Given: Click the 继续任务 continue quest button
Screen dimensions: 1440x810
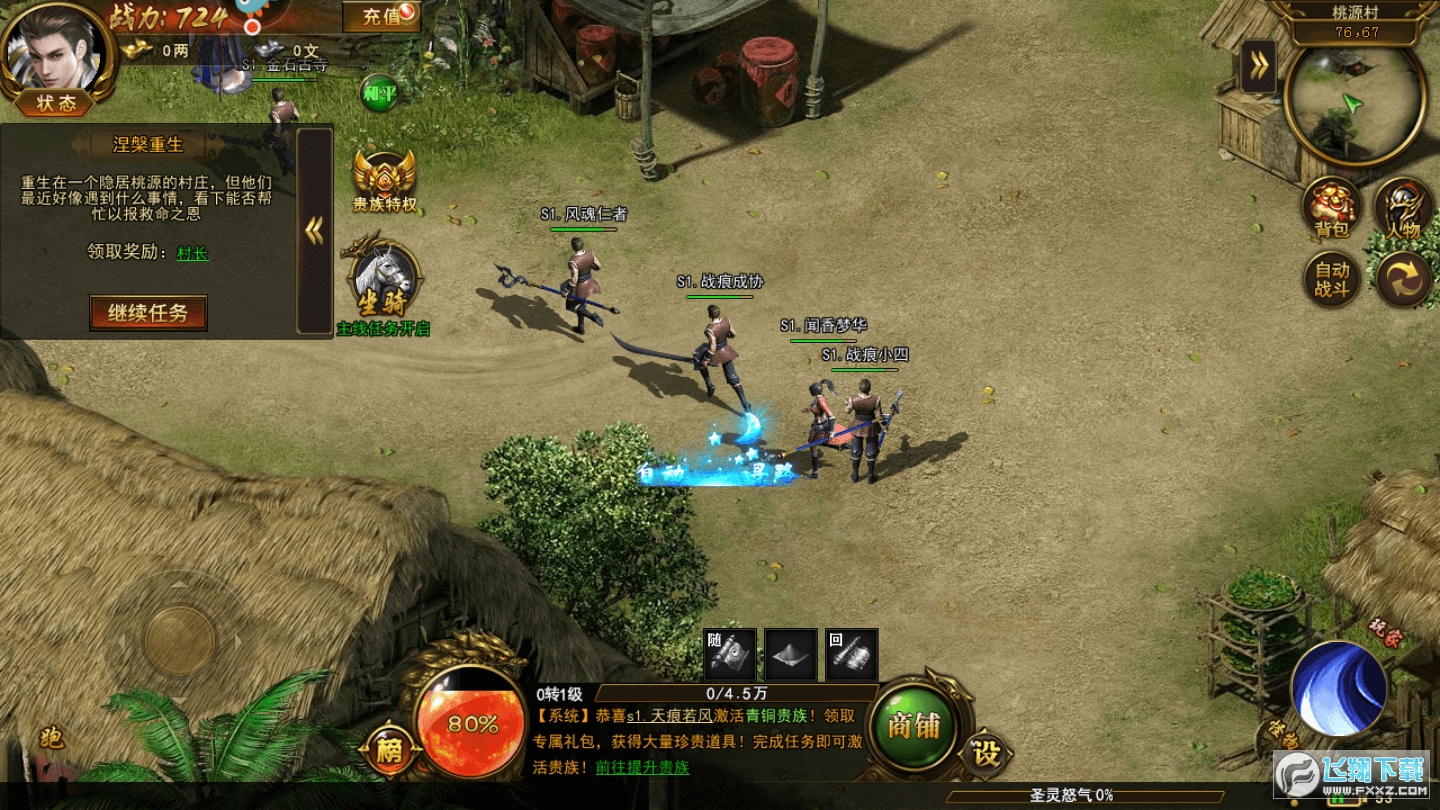Looking at the screenshot, I should click(x=148, y=313).
